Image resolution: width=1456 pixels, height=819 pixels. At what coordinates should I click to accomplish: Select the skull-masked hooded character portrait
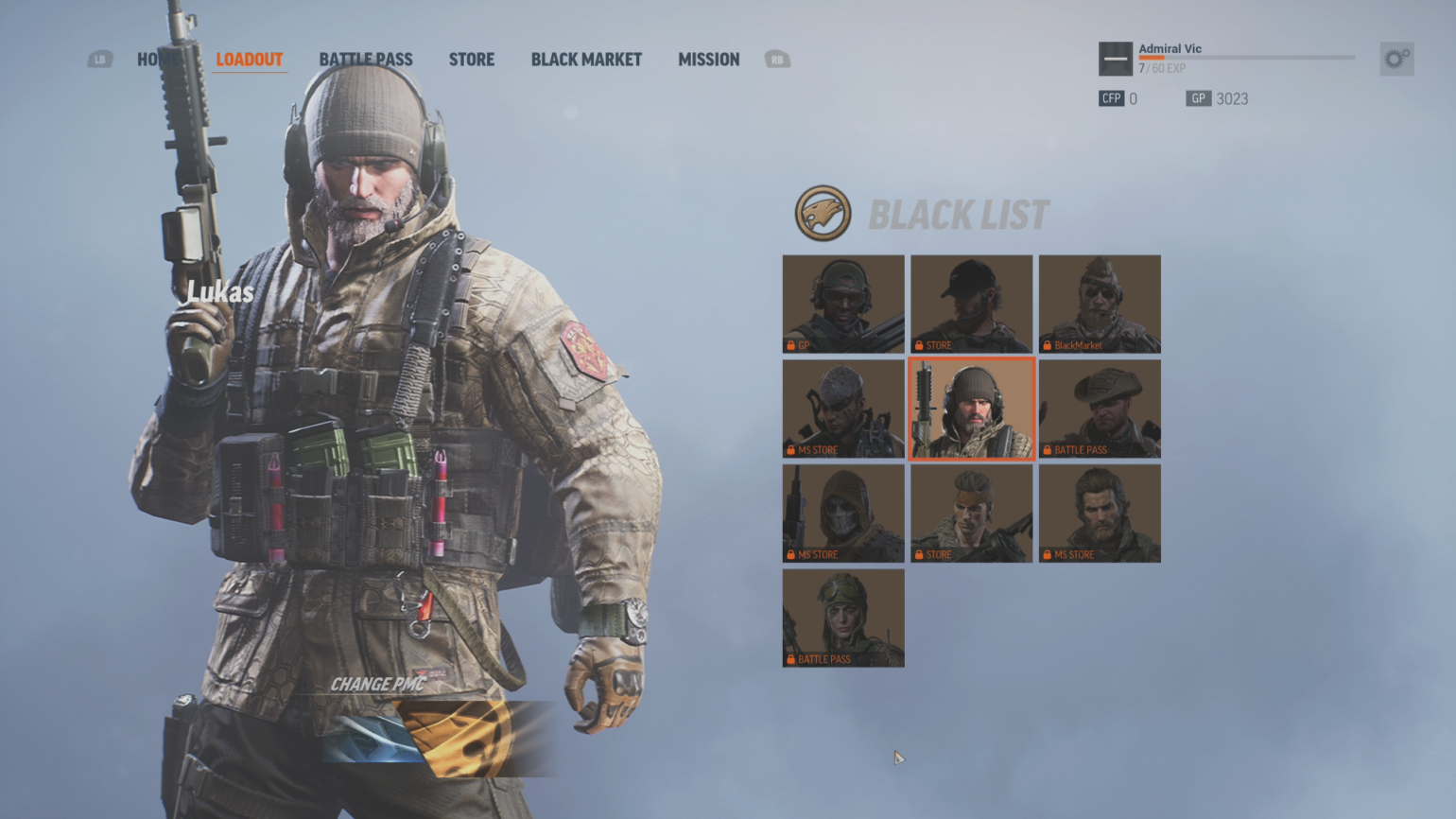(843, 514)
